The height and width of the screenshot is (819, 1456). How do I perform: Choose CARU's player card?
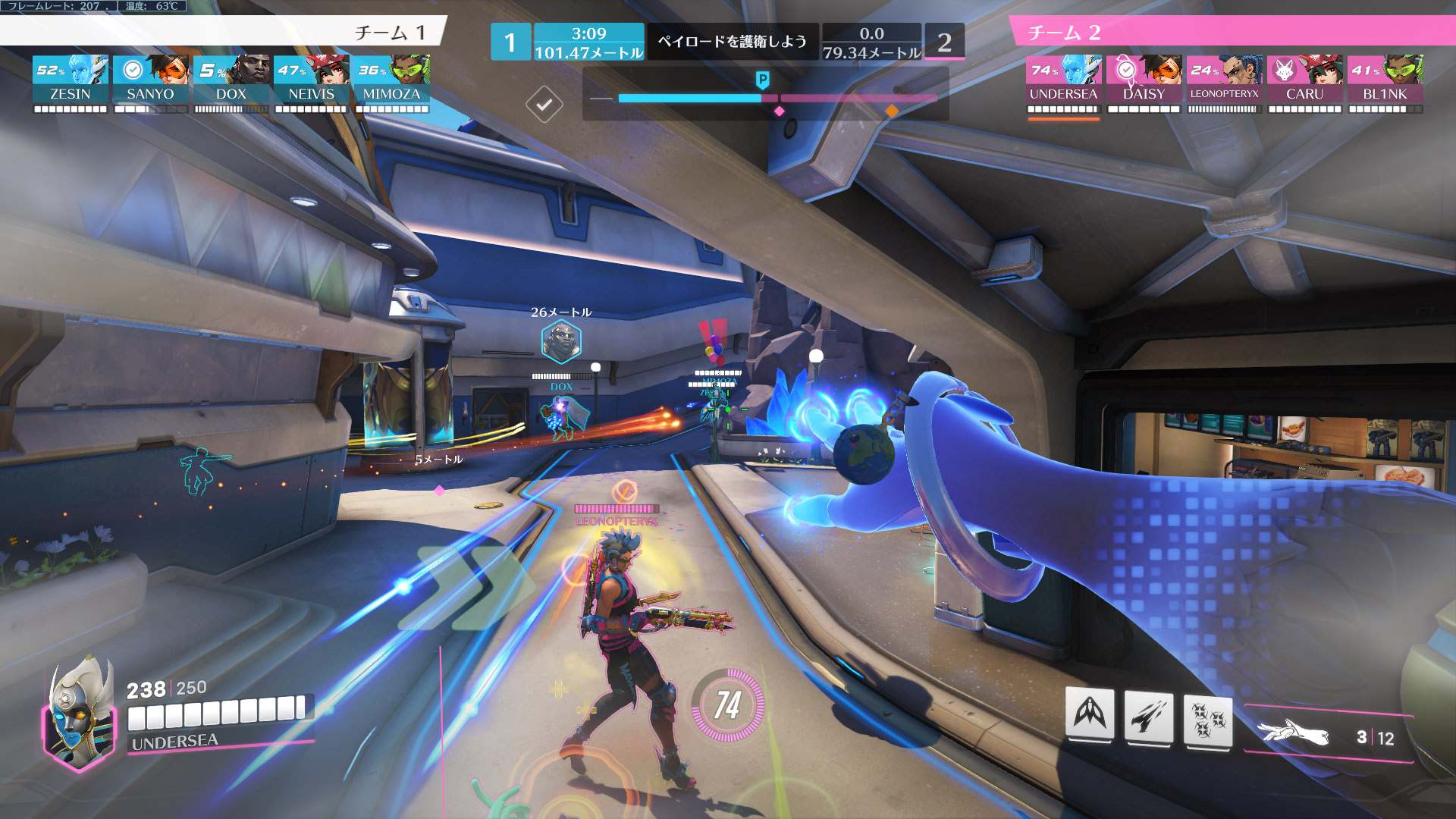point(1304,79)
